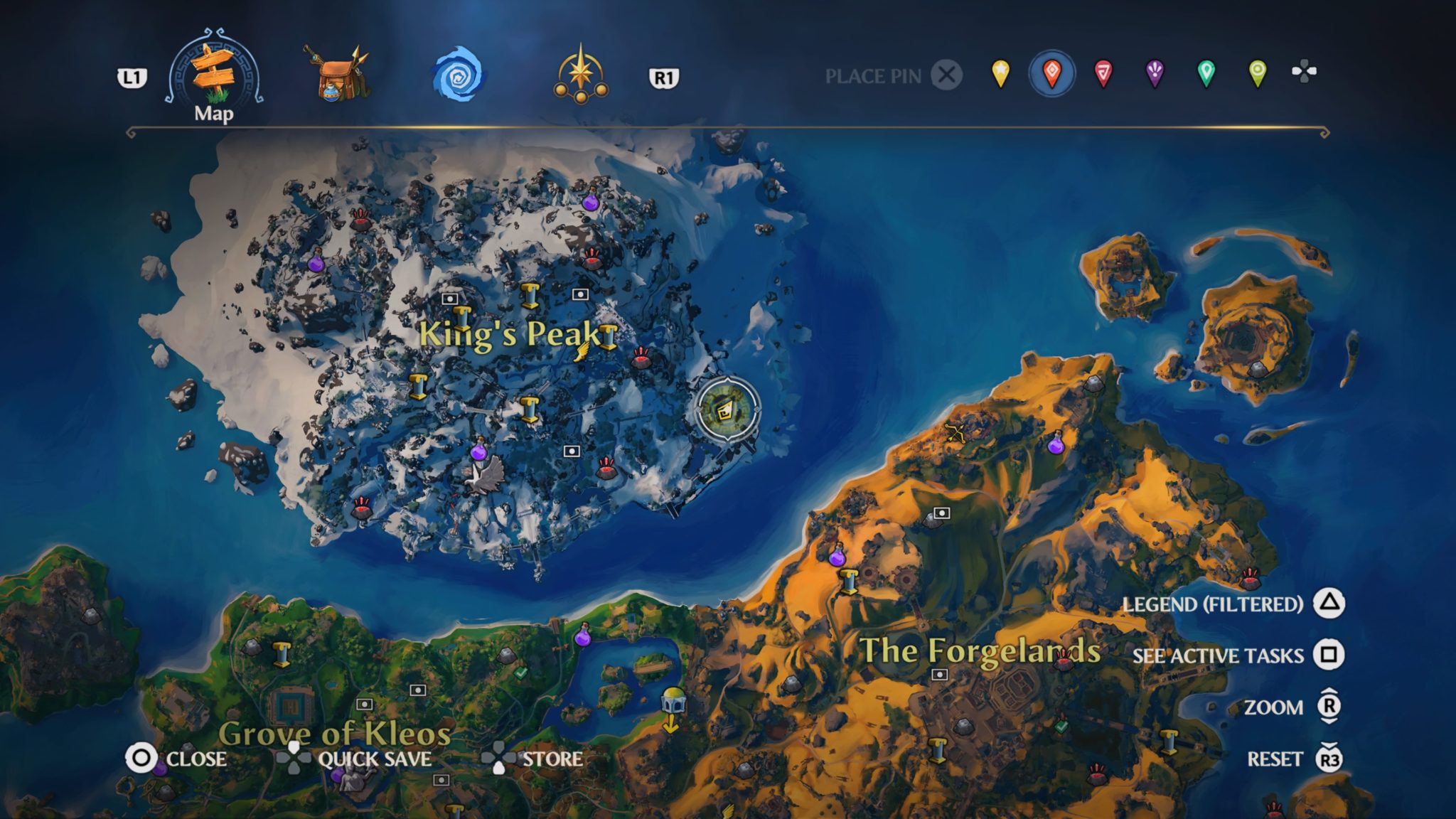Open the backpack inventory tab
The height and width of the screenshot is (819, 1456).
click(336, 74)
